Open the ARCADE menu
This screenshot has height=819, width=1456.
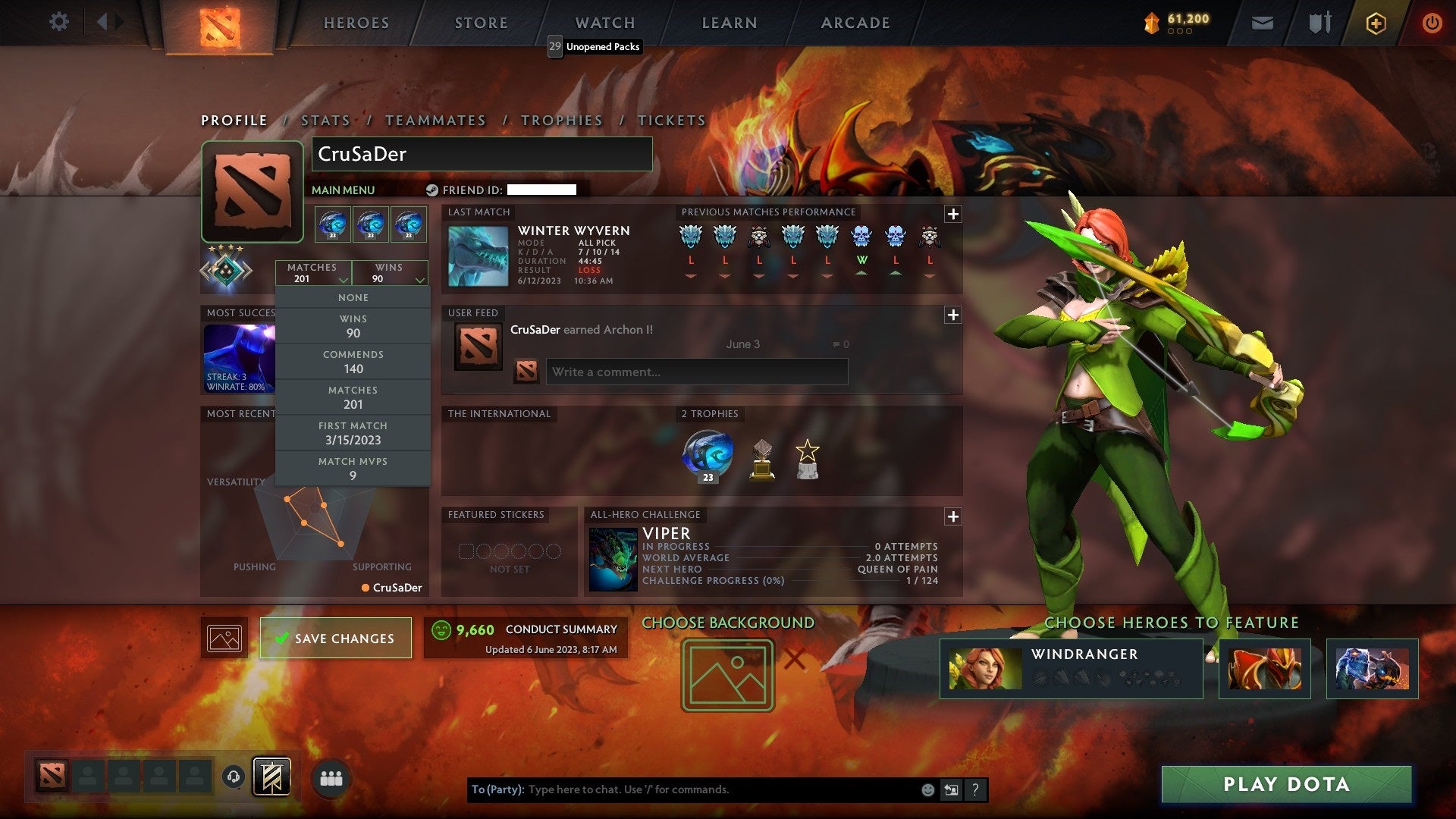click(854, 23)
